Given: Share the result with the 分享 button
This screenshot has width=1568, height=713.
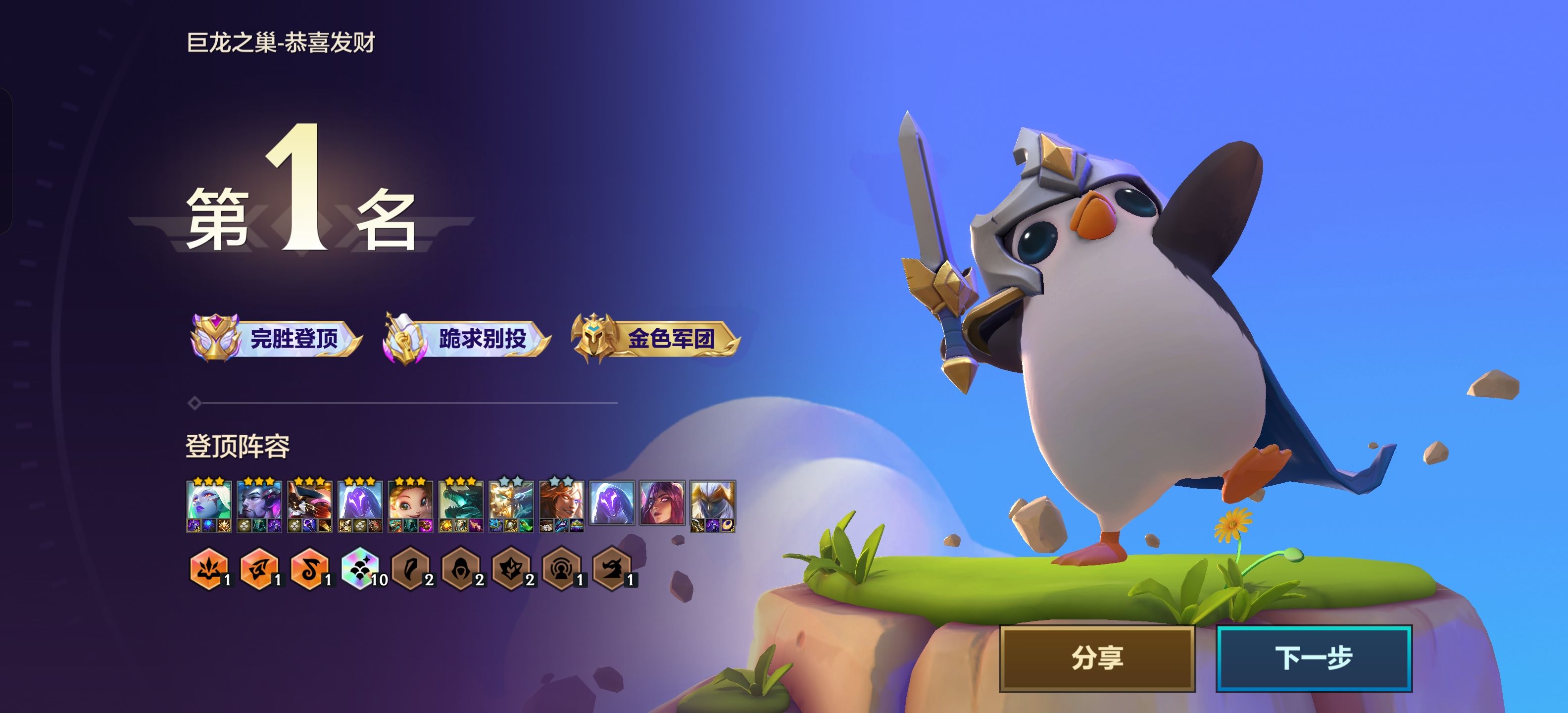Looking at the screenshot, I should pyautogui.click(x=1097, y=658).
